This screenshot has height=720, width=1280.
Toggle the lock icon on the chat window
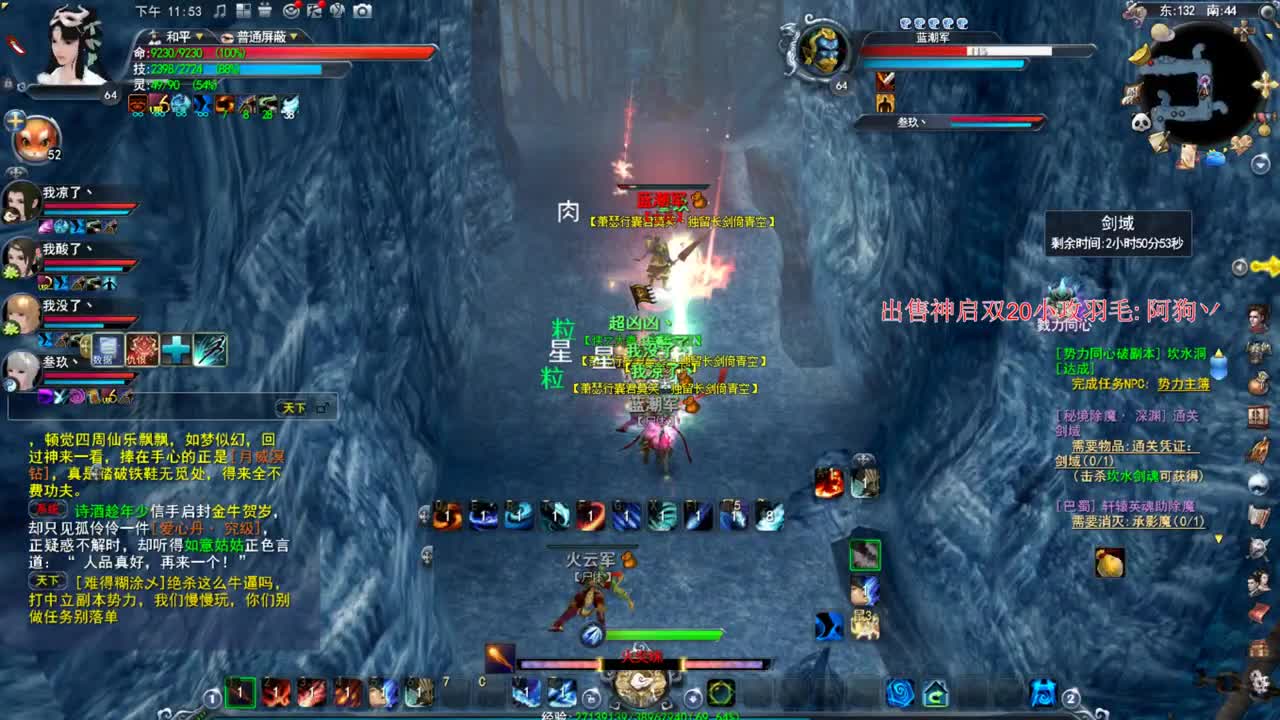tap(322, 406)
